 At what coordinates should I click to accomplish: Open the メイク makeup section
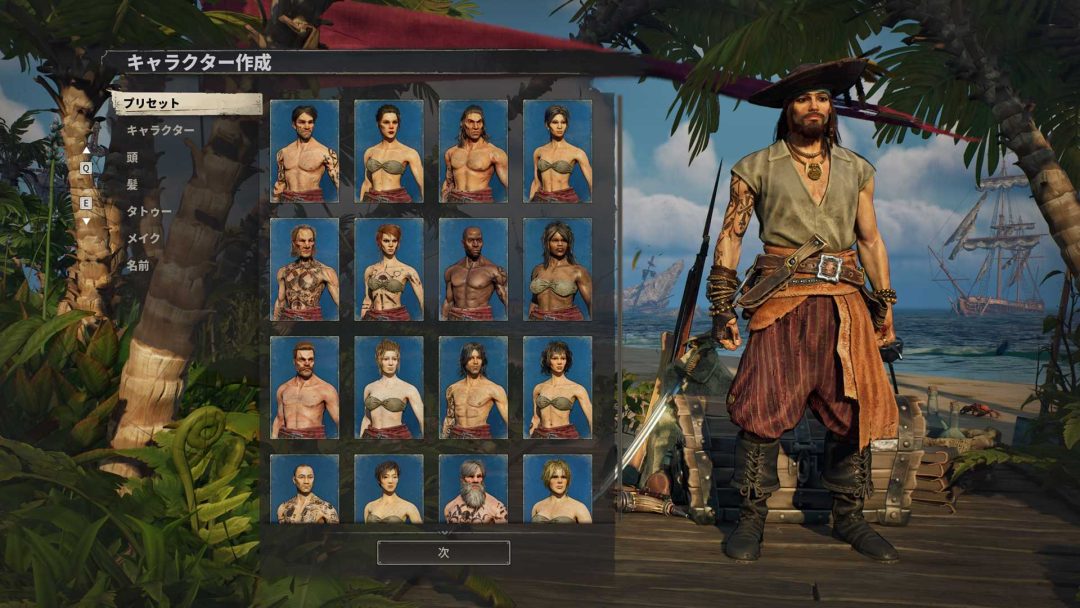[143, 238]
